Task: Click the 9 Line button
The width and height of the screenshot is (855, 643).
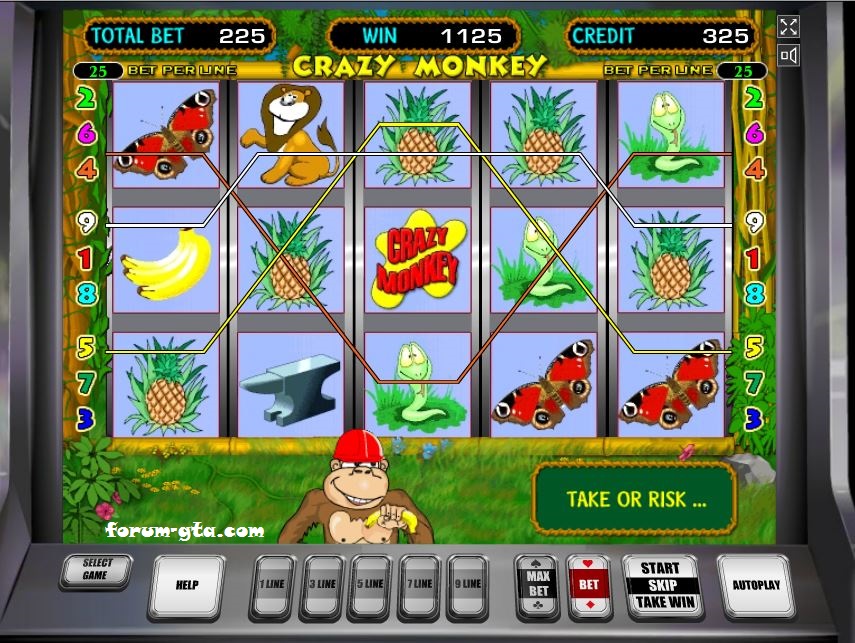Action: pos(467,585)
